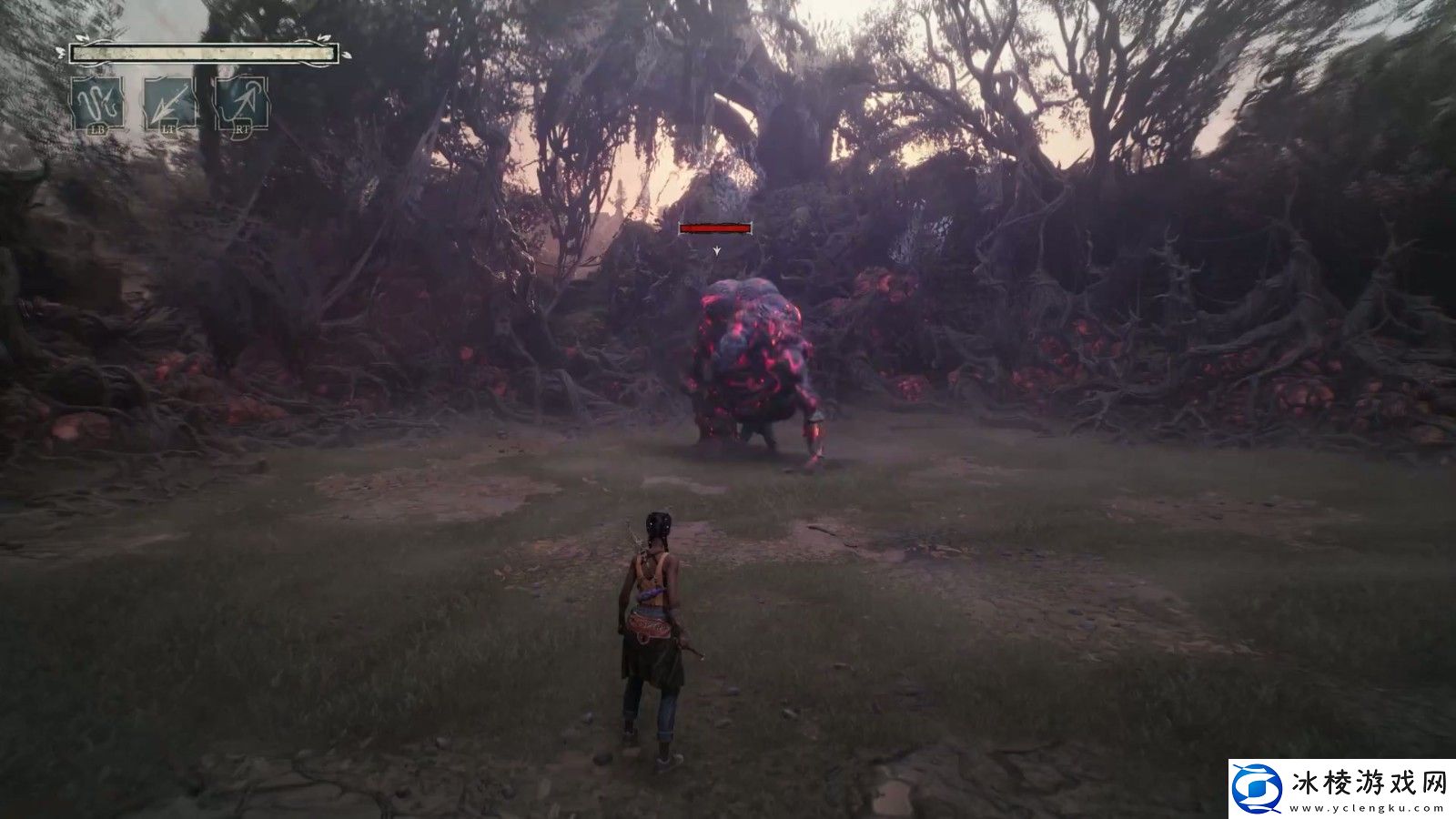Activate the downward-pointing arrow ability
Viewport: 1456px width, 819px height.
tap(170, 103)
